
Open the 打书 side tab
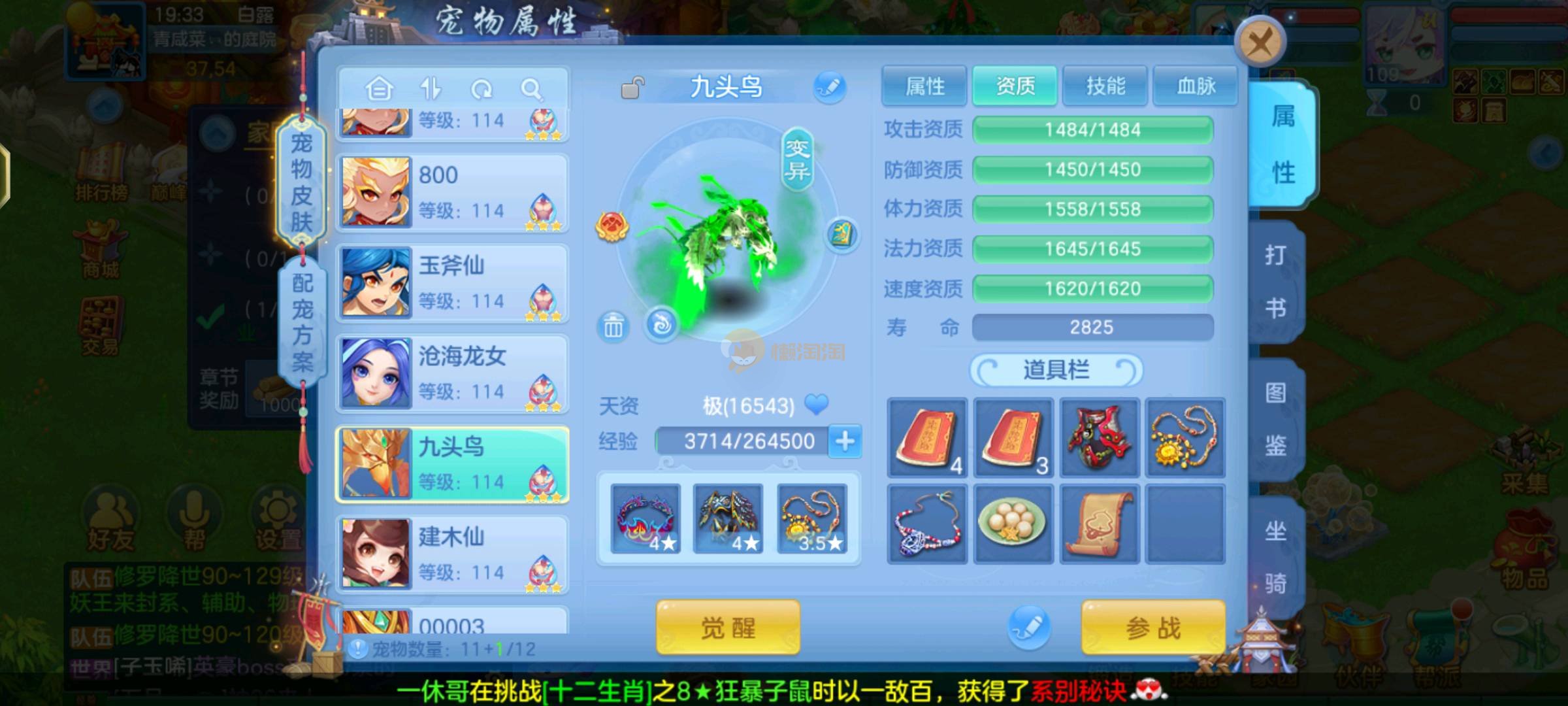(x=1276, y=281)
